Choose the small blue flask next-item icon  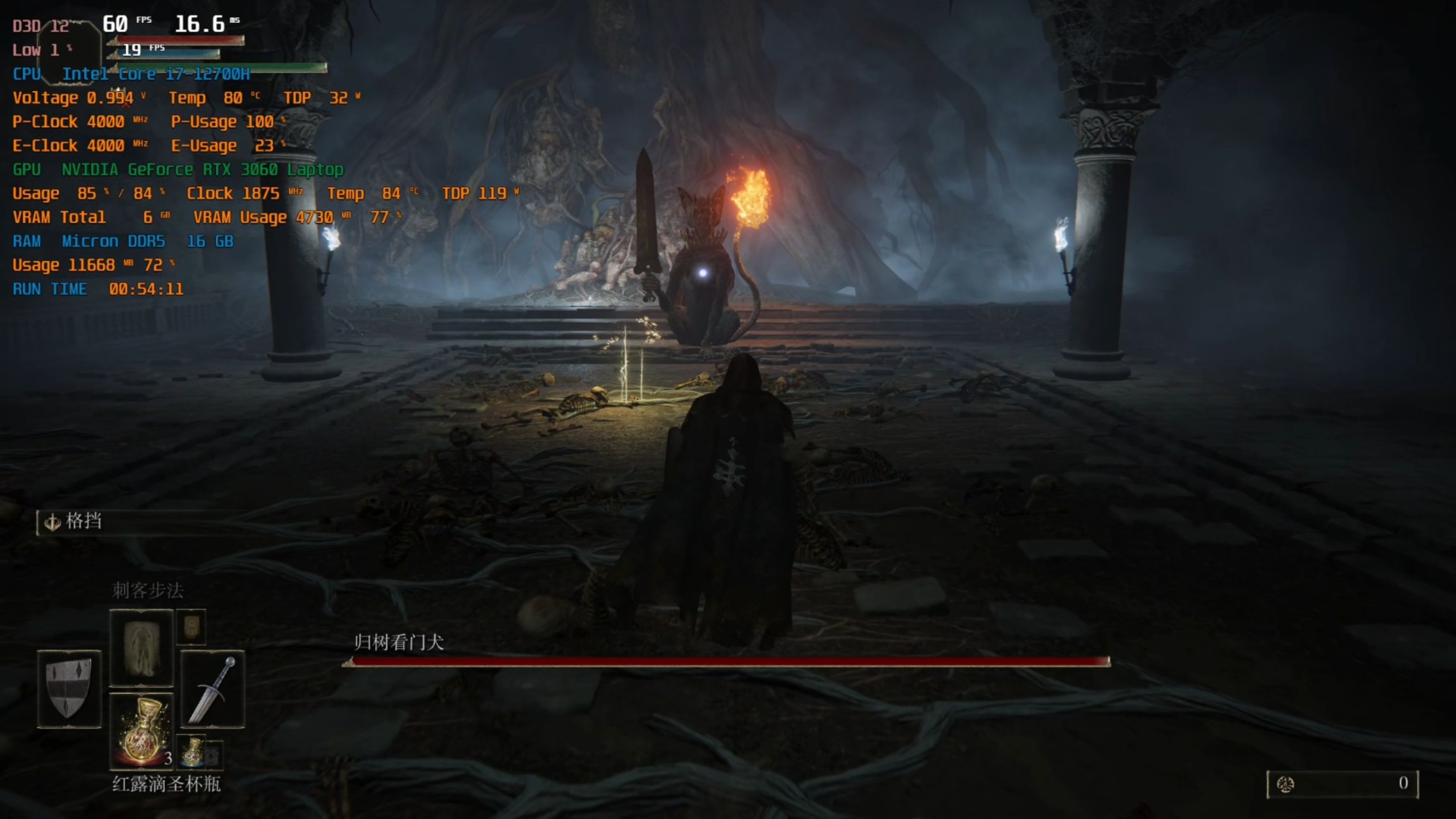coord(192,751)
